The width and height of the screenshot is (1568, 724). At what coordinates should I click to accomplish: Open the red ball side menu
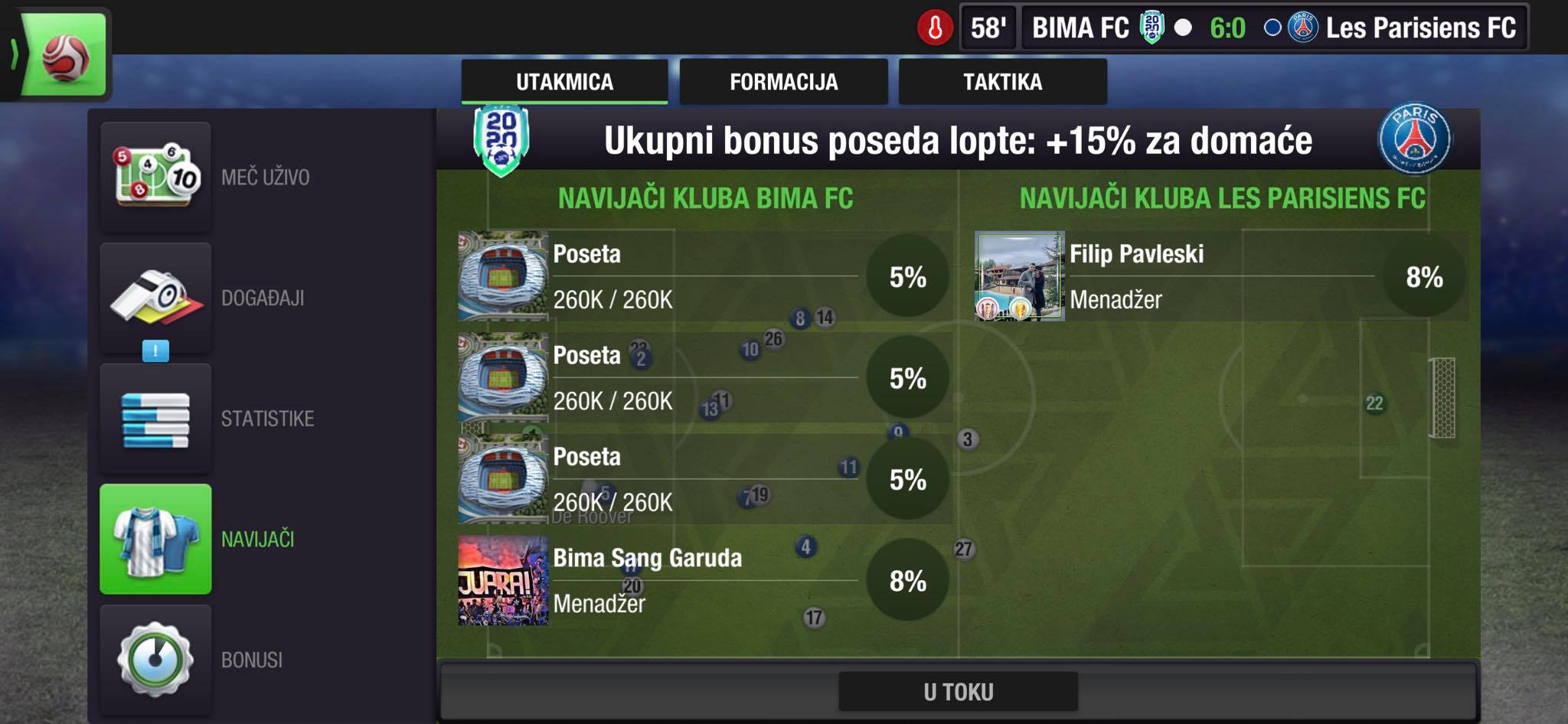tap(64, 55)
